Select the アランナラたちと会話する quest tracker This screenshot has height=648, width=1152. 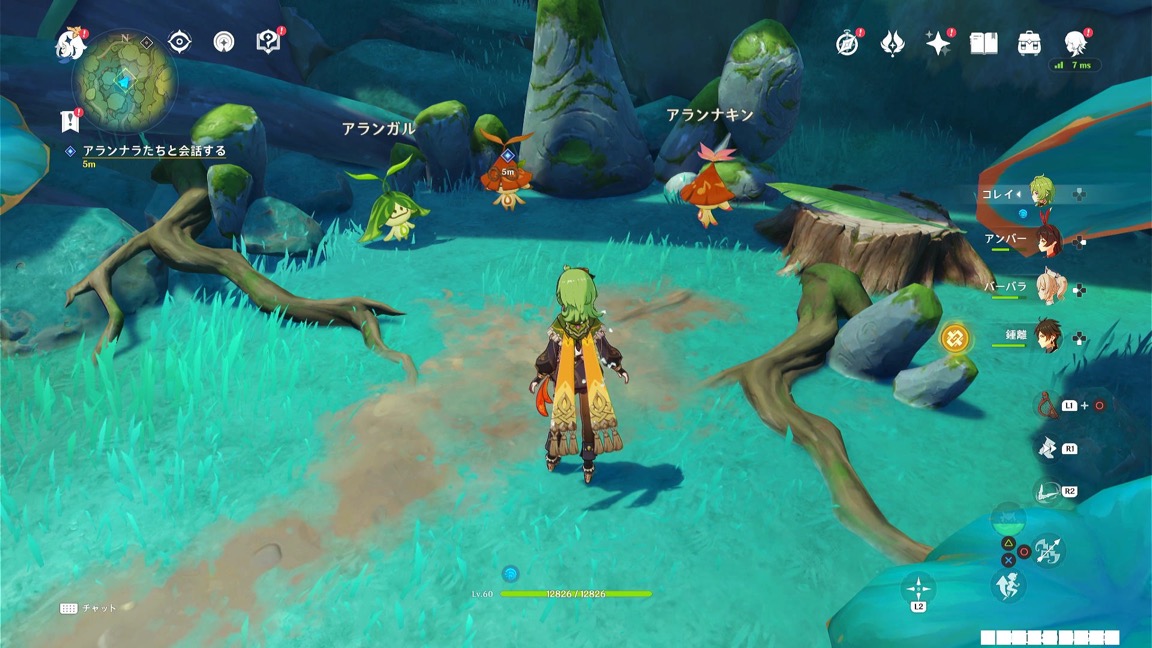pyautogui.click(x=154, y=151)
